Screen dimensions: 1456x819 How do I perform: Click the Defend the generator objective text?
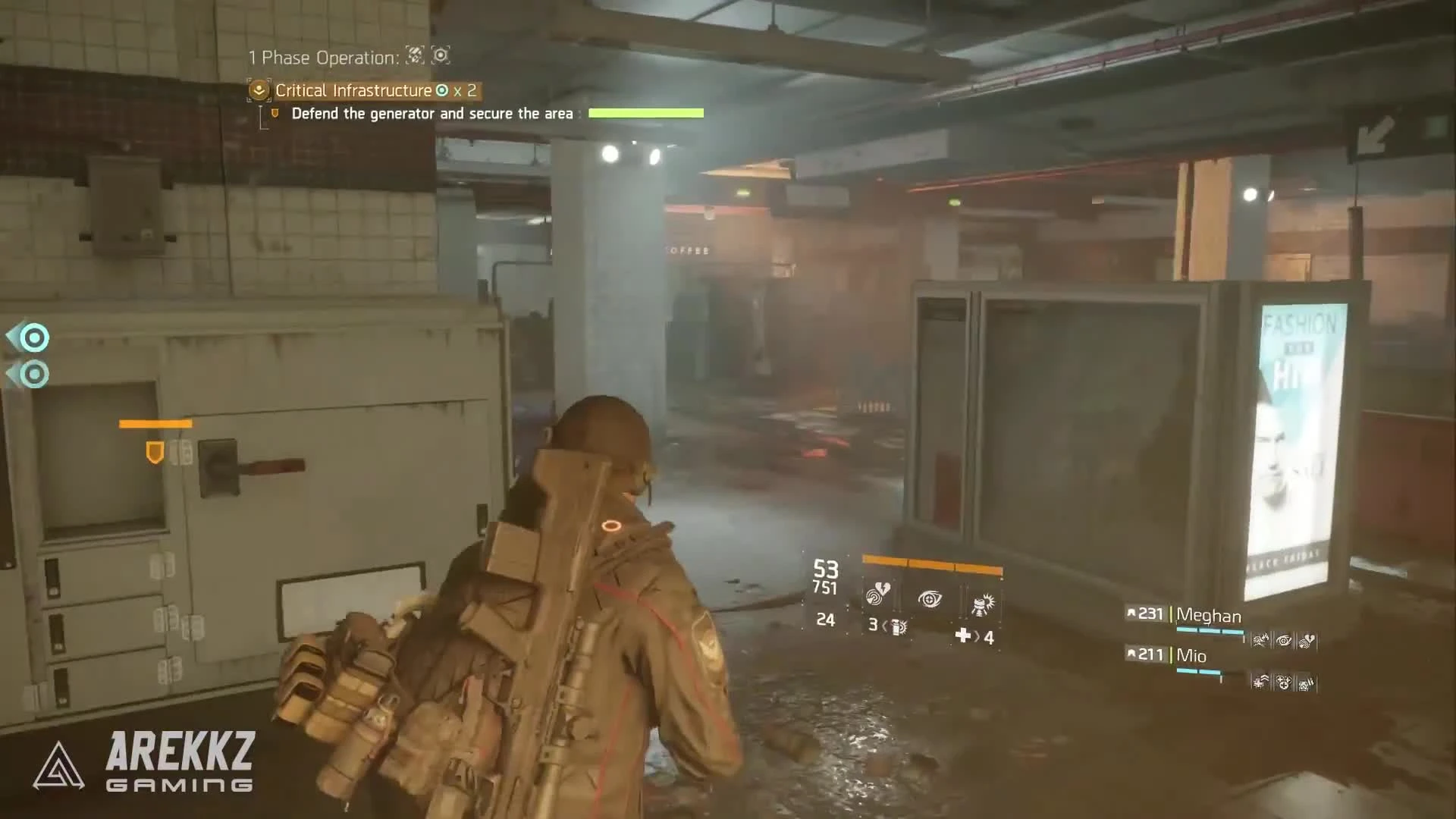432,114
